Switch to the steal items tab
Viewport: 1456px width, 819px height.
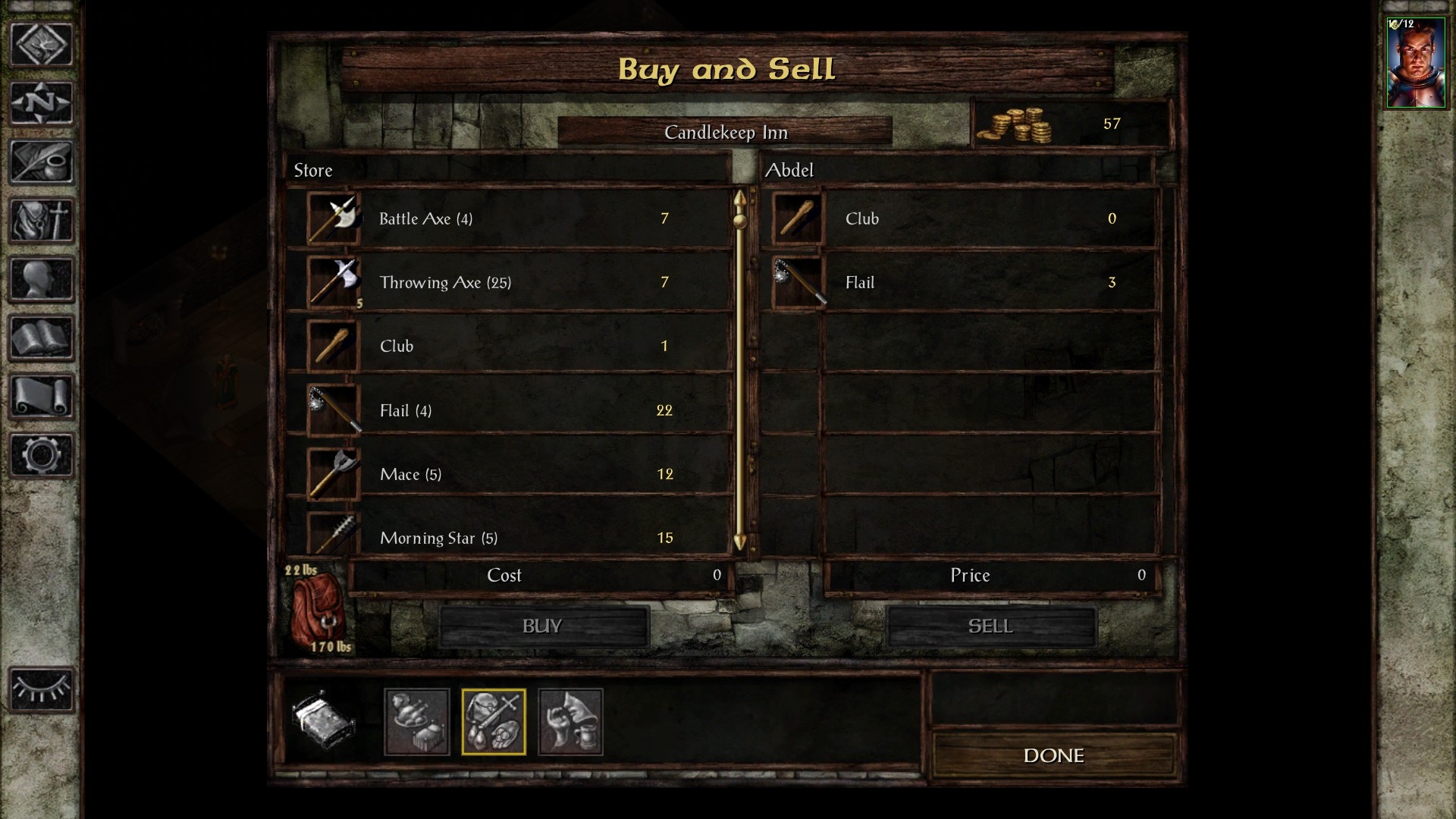pos(416,722)
